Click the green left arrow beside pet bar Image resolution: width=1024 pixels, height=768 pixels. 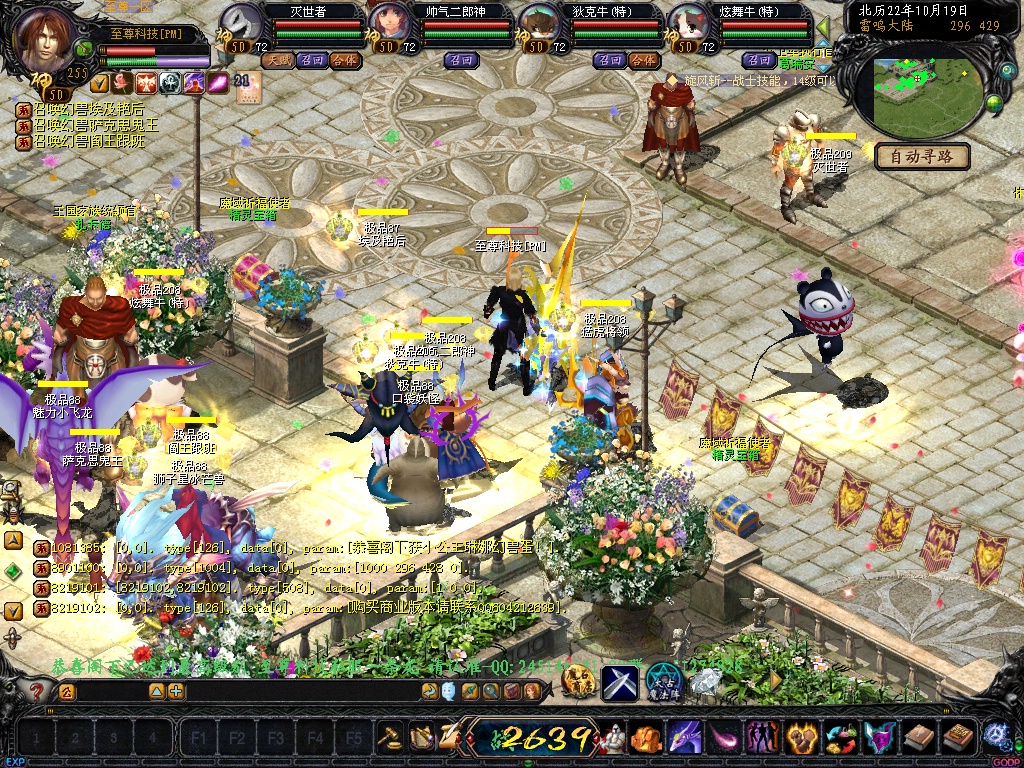(824, 27)
